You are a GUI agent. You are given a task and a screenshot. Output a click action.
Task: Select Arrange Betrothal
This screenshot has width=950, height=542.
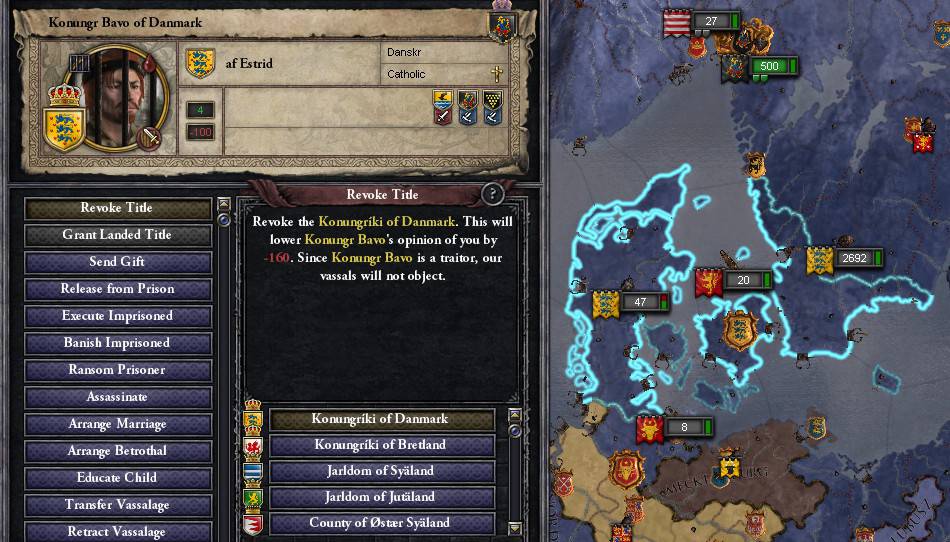pos(117,451)
